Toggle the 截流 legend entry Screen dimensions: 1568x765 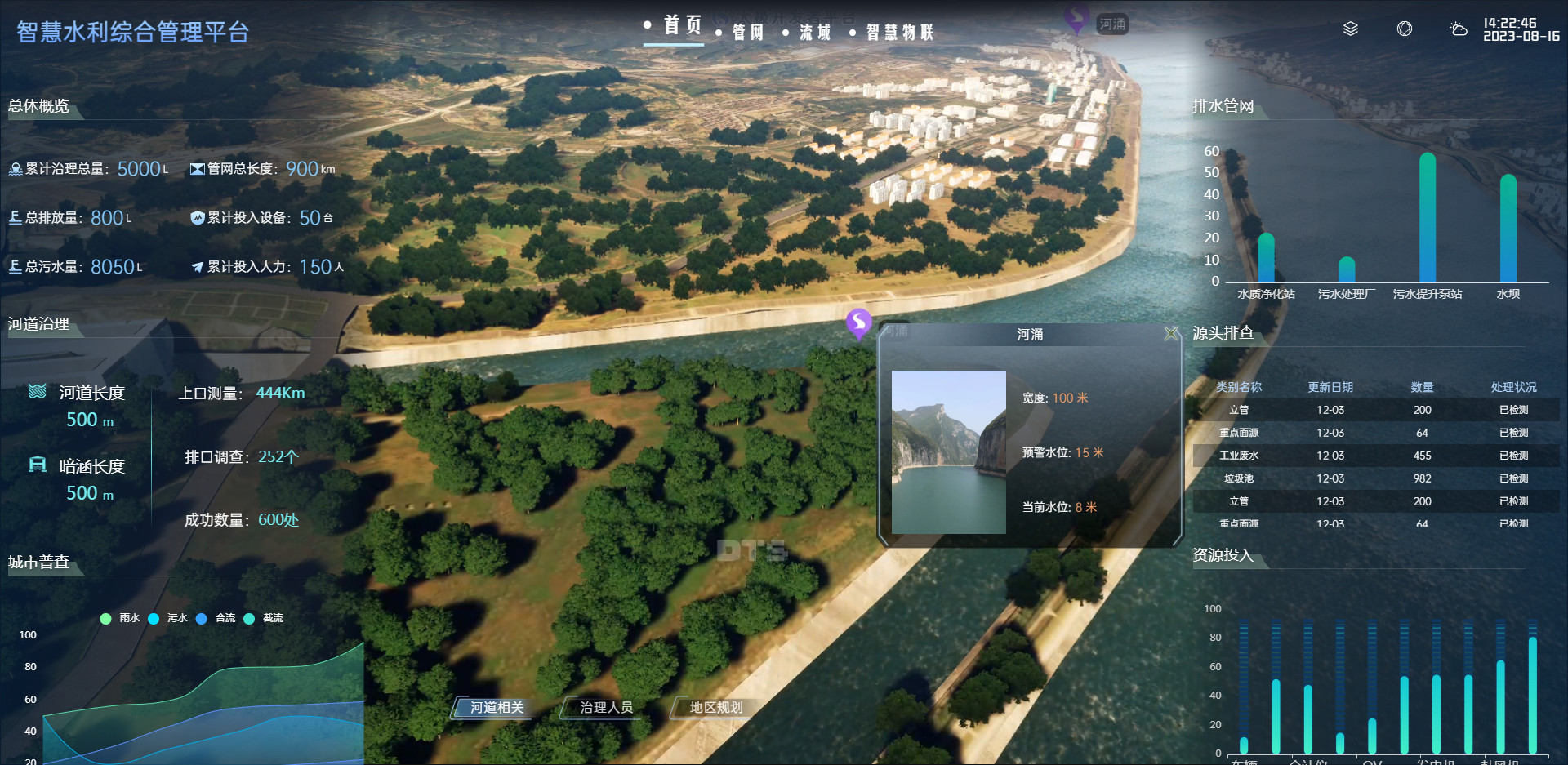264,618
